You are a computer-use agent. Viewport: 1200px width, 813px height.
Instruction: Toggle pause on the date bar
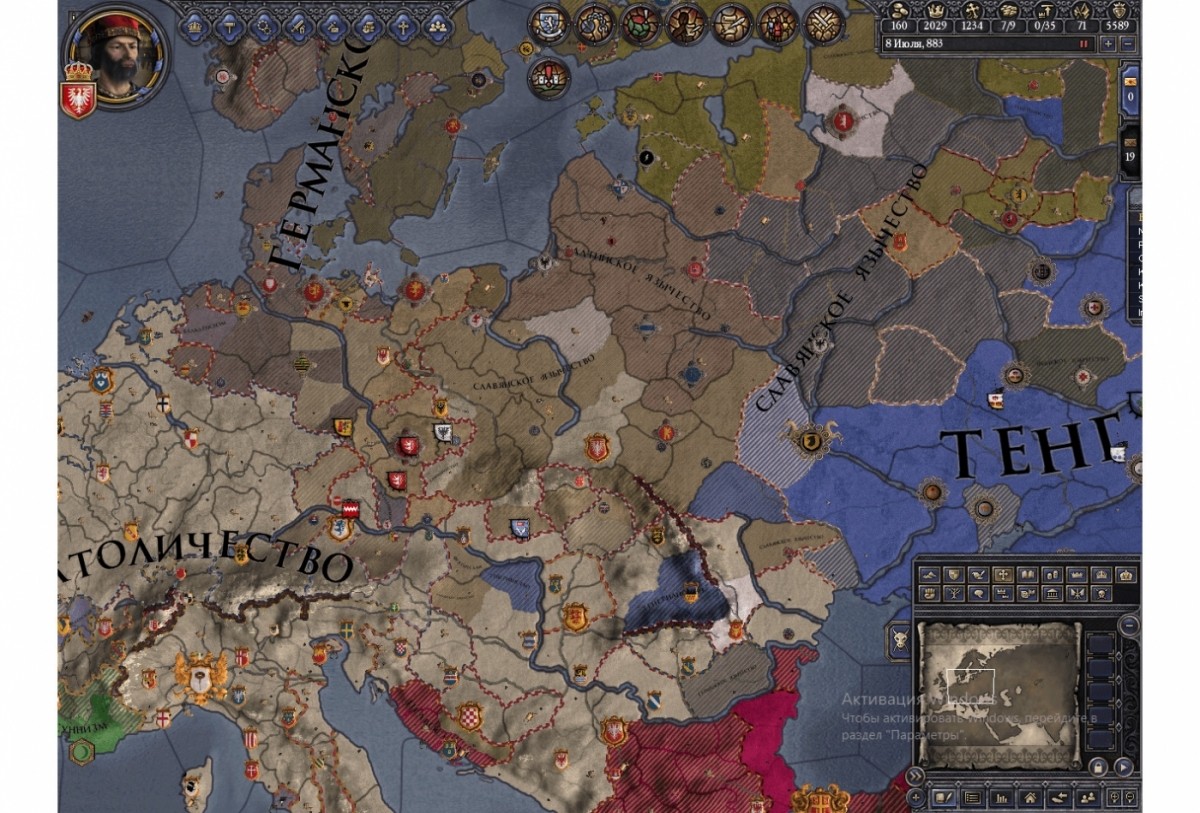pyautogui.click(x=1082, y=44)
